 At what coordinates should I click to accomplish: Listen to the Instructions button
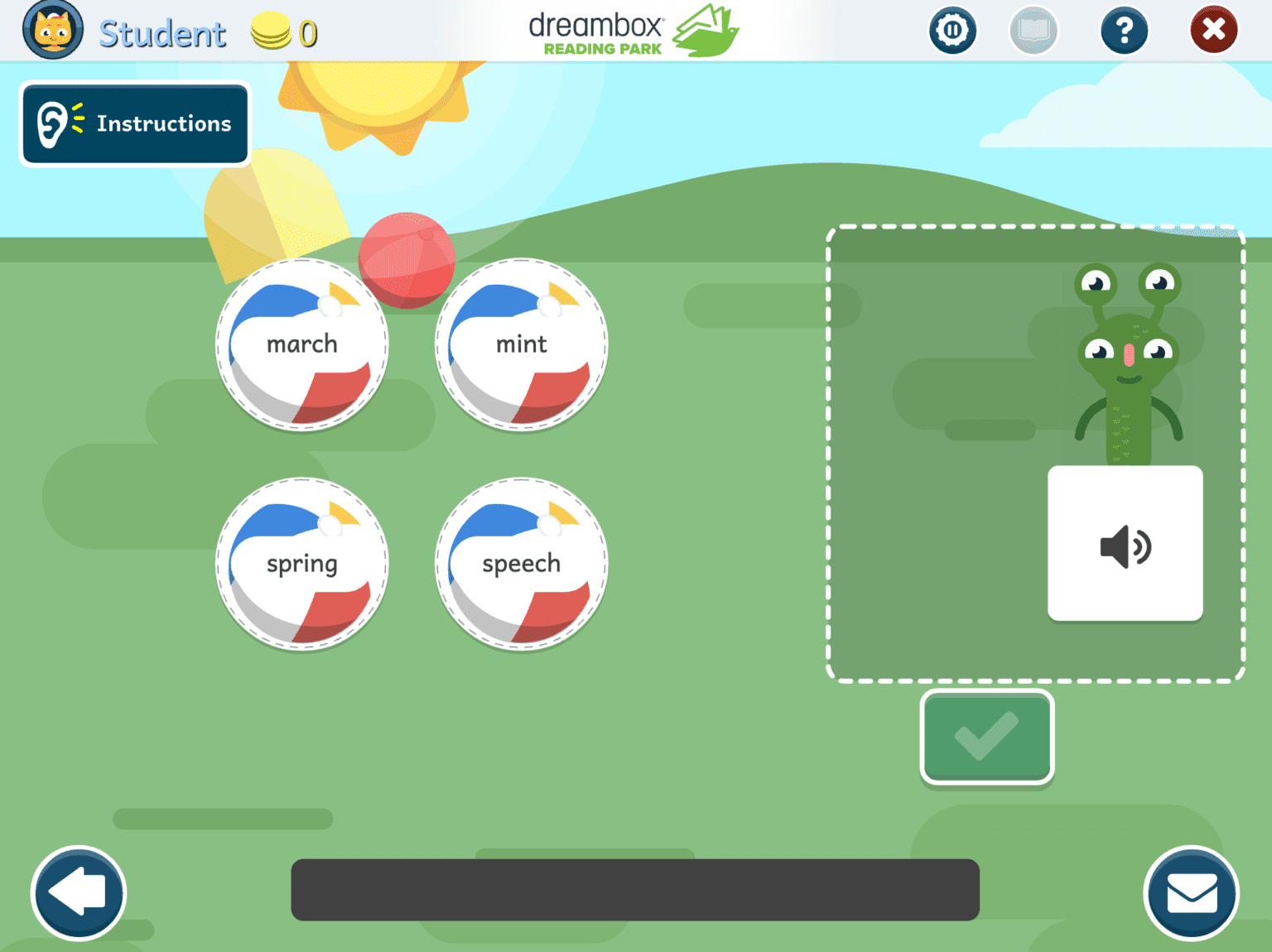(134, 123)
